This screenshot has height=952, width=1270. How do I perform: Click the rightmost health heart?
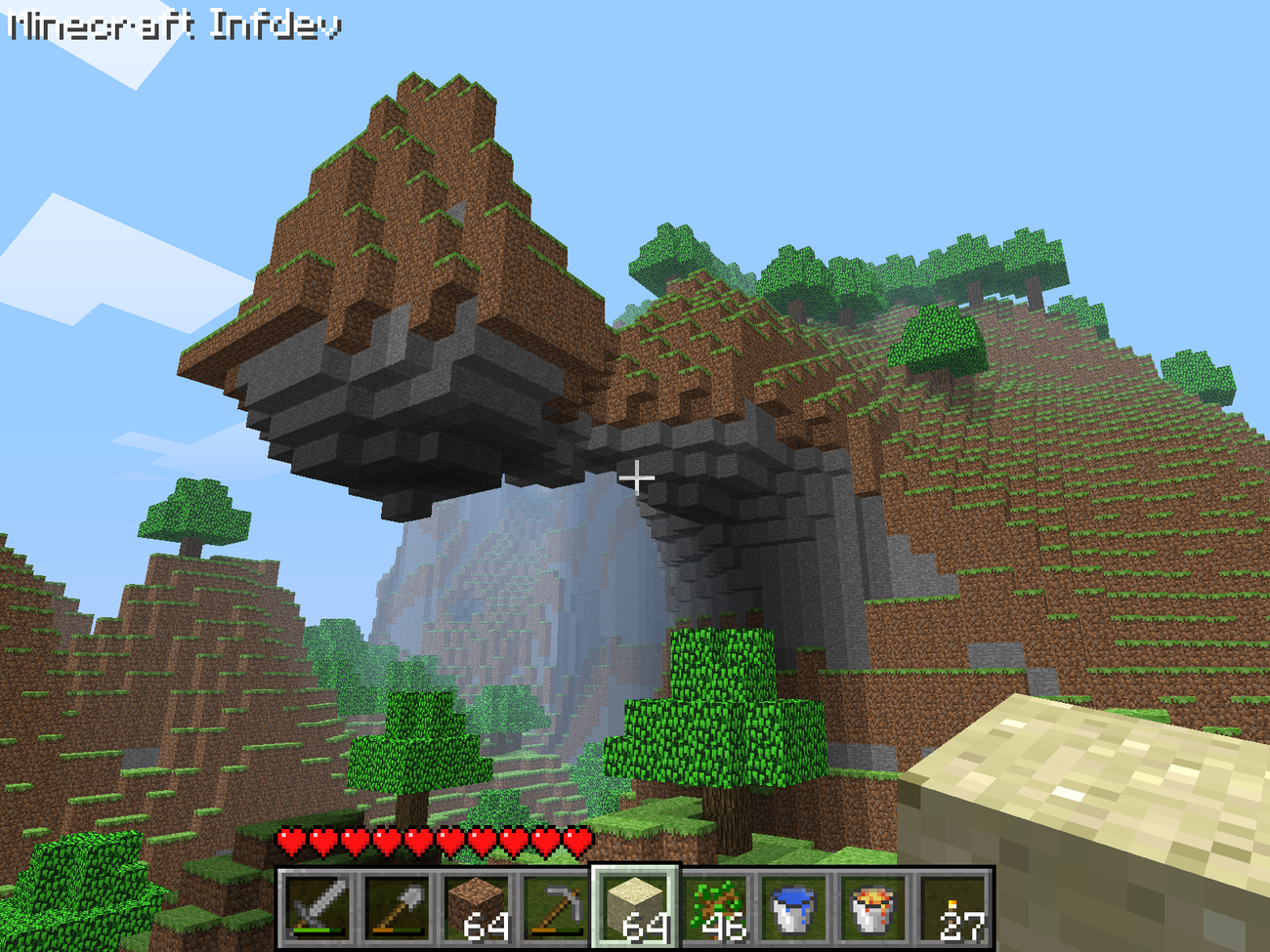pos(578,842)
